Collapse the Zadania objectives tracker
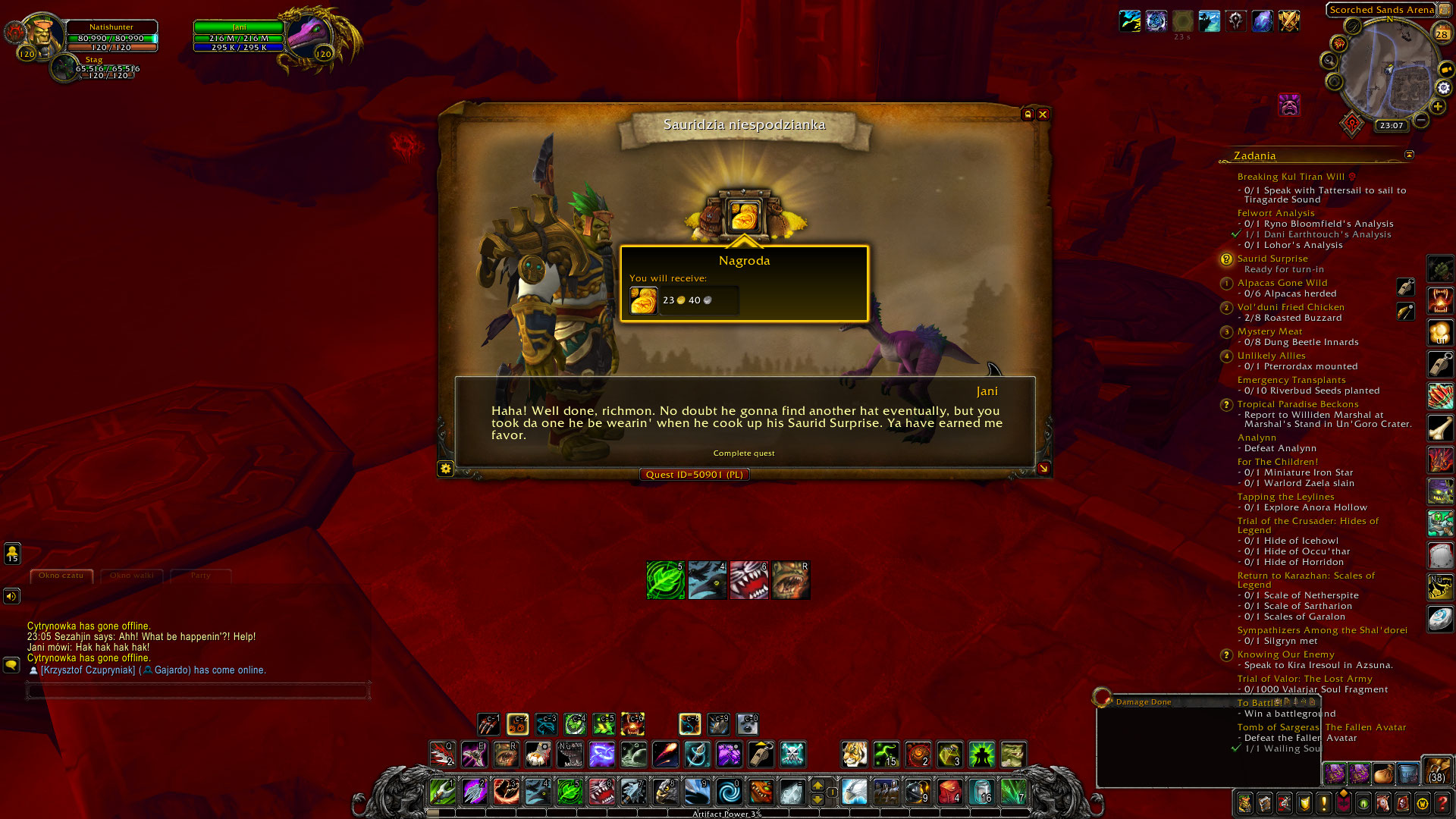Viewport: 1456px width, 819px height. [x=1409, y=155]
